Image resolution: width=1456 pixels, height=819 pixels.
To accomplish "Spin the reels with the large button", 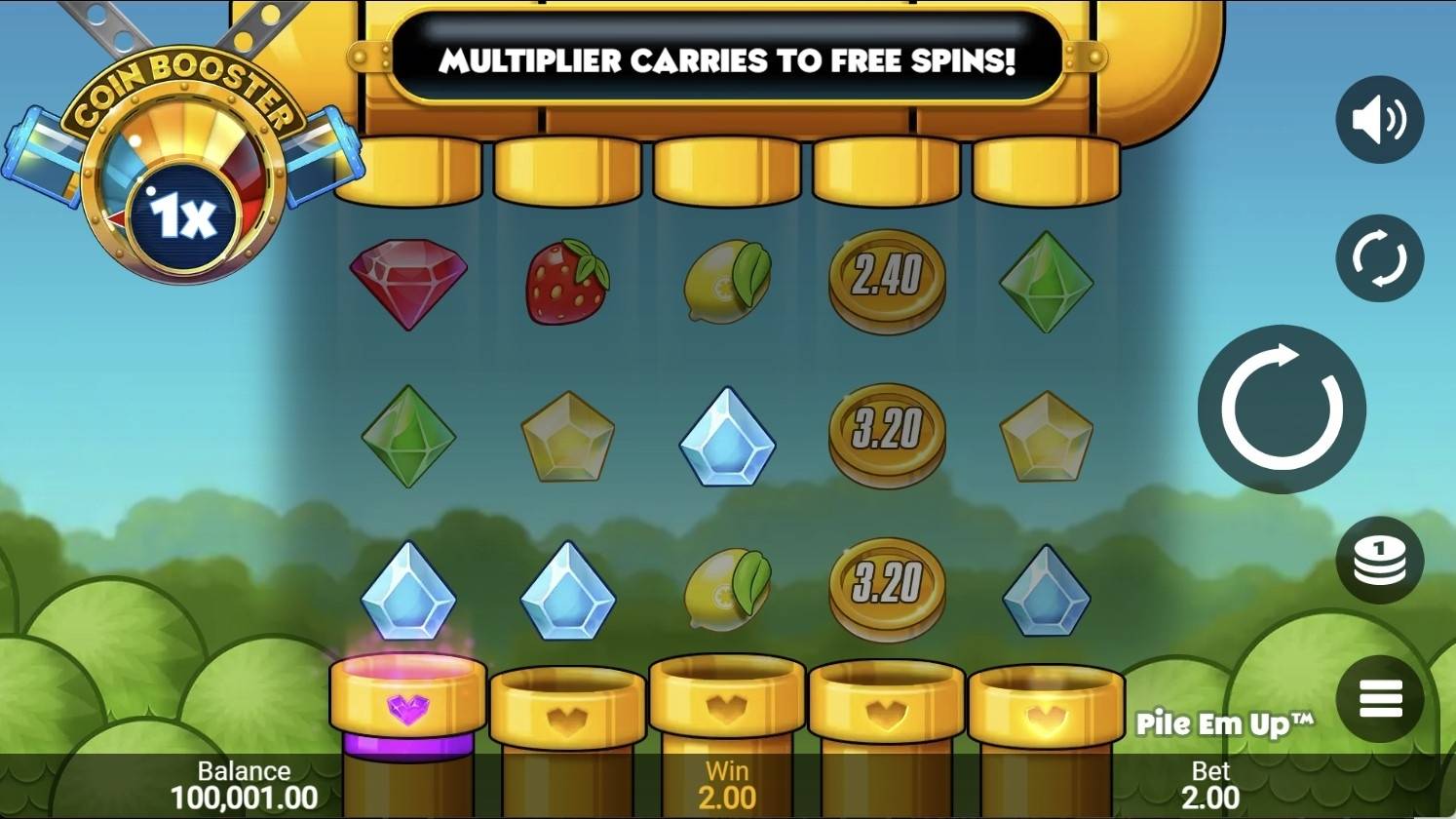I will click(1282, 409).
